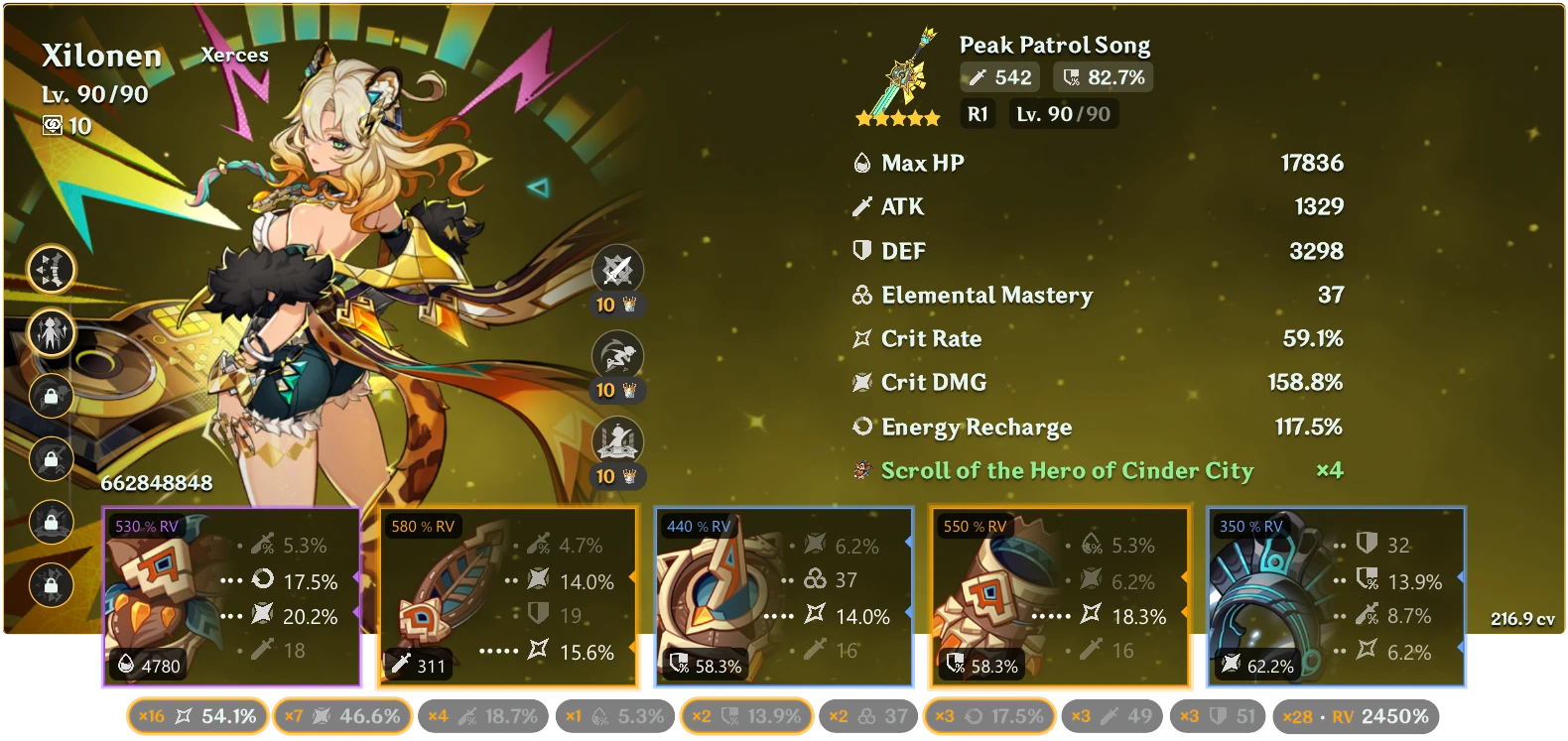Select the Elemental Burst talent icon
Image resolution: width=1568 pixels, height=741 pixels.
[x=617, y=438]
